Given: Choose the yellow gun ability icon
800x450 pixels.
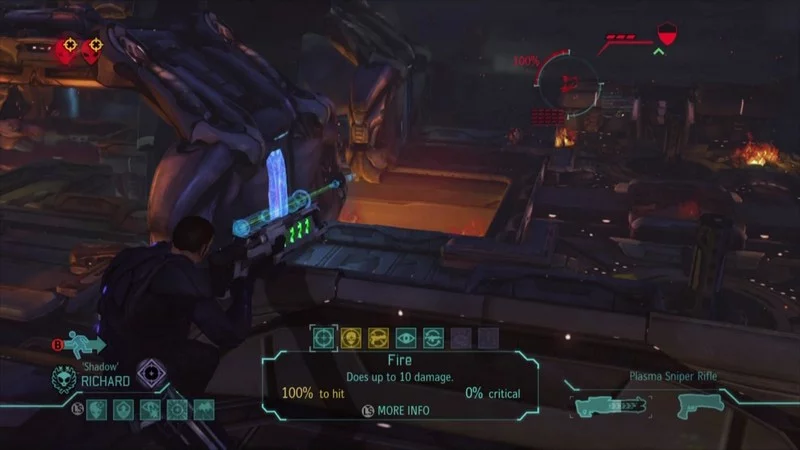Looking at the screenshot, I should pos(379,338).
